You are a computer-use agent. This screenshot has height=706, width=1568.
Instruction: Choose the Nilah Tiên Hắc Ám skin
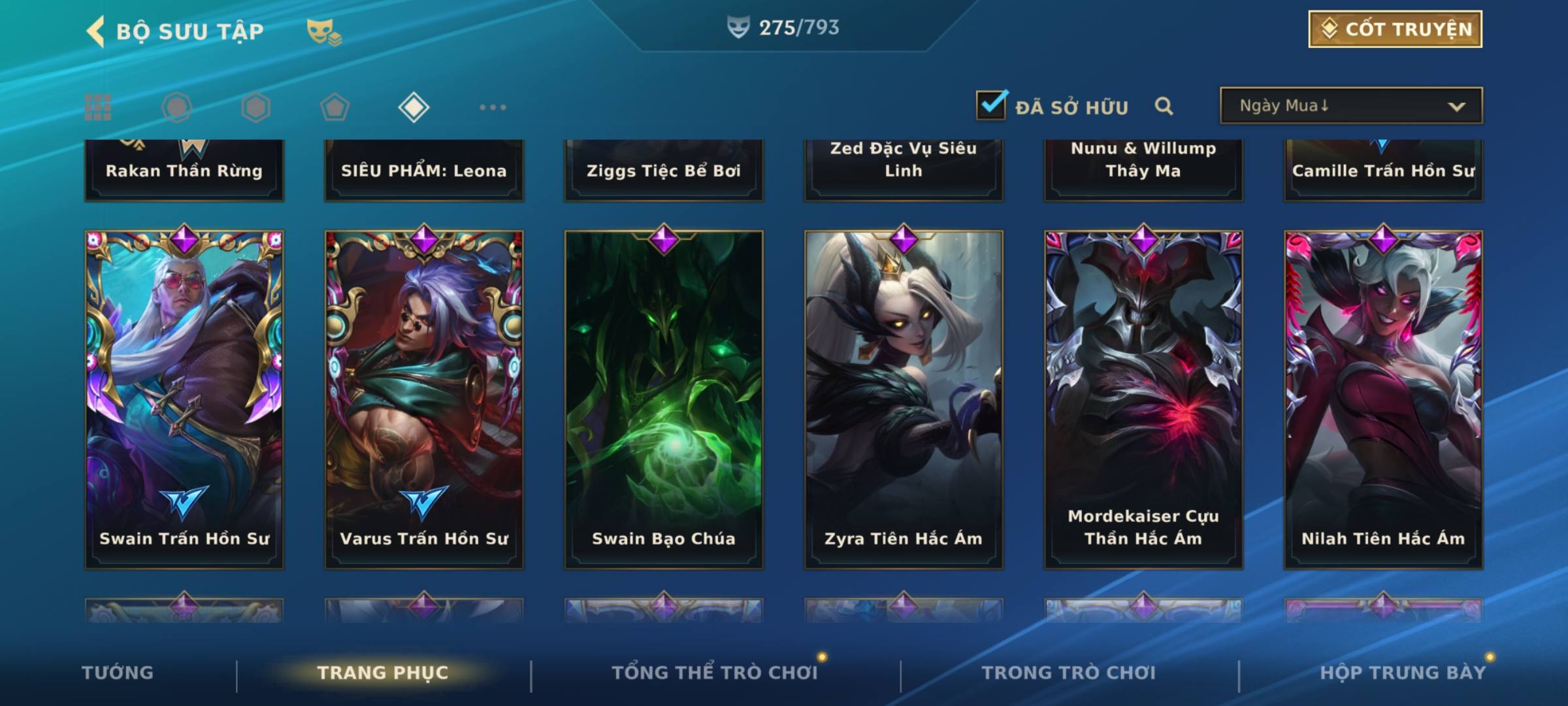click(x=1383, y=399)
